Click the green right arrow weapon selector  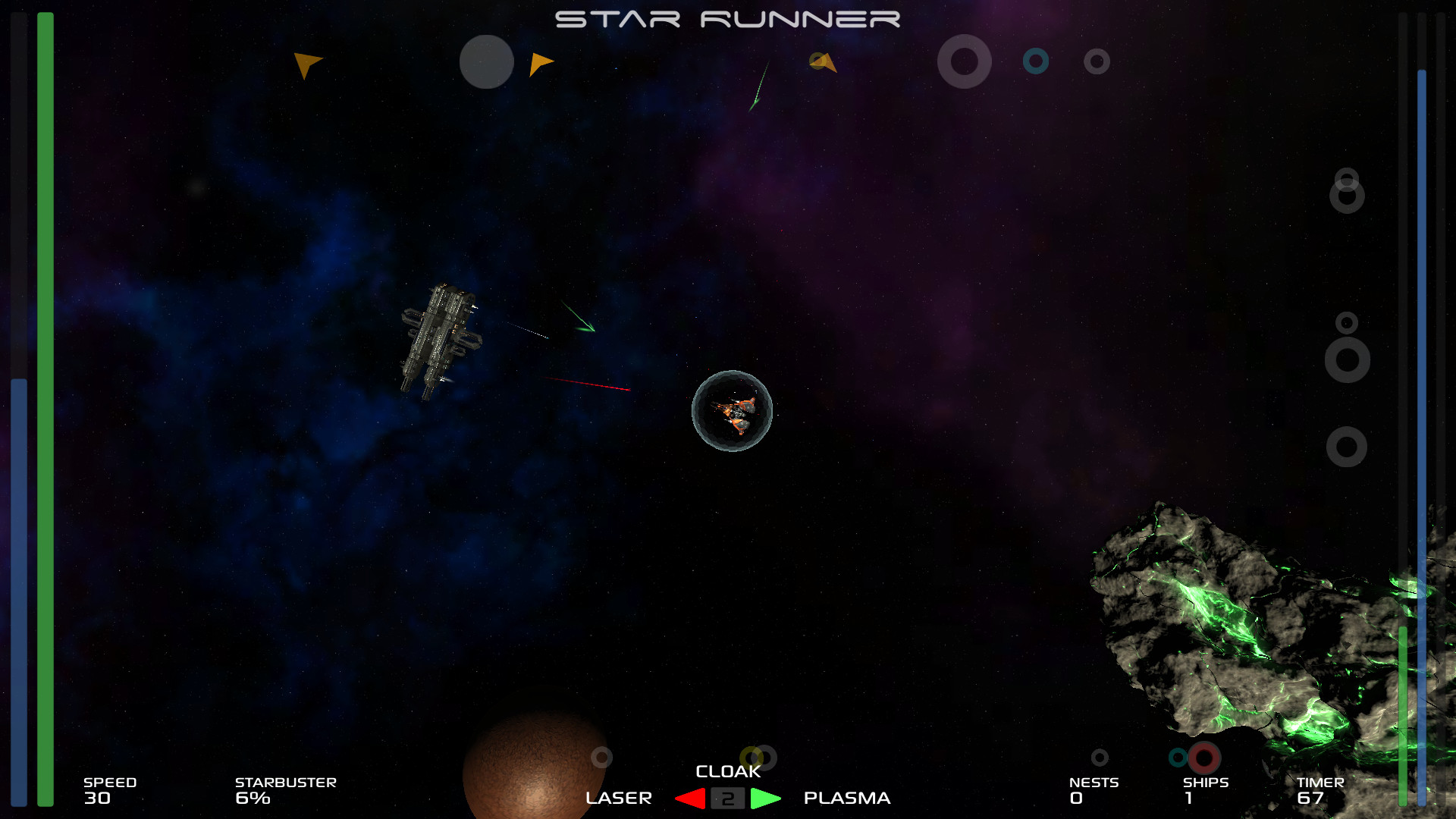point(764,798)
